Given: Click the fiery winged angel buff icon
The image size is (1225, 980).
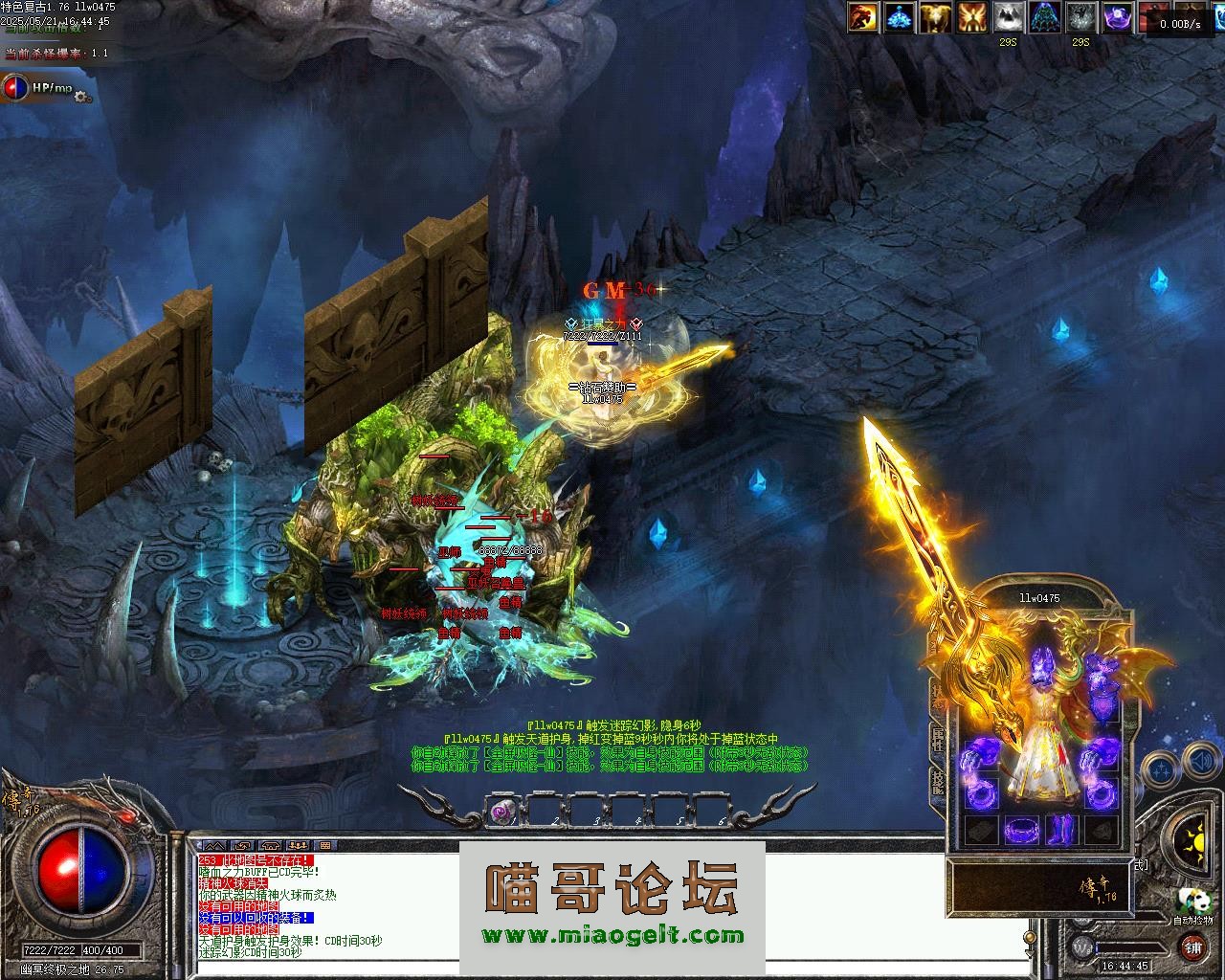Looking at the screenshot, I should pyautogui.click(x=972, y=17).
